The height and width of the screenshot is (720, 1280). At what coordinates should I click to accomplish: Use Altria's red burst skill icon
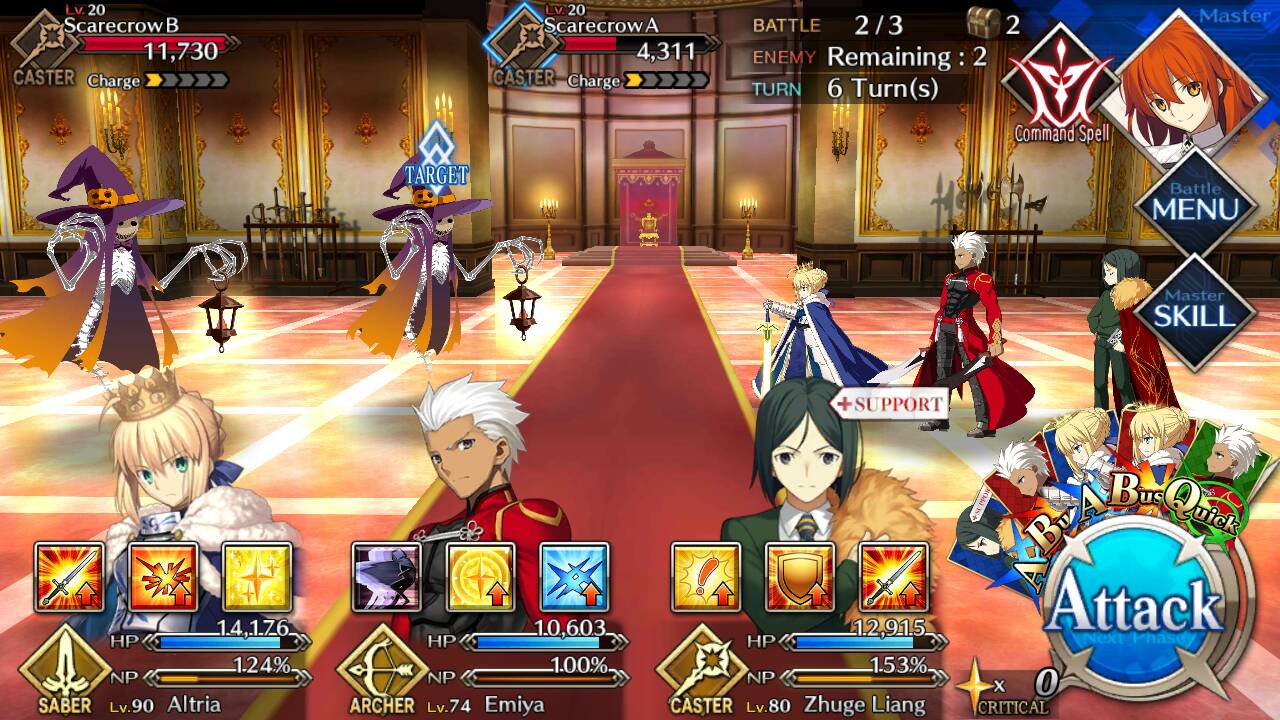click(163, 577)
